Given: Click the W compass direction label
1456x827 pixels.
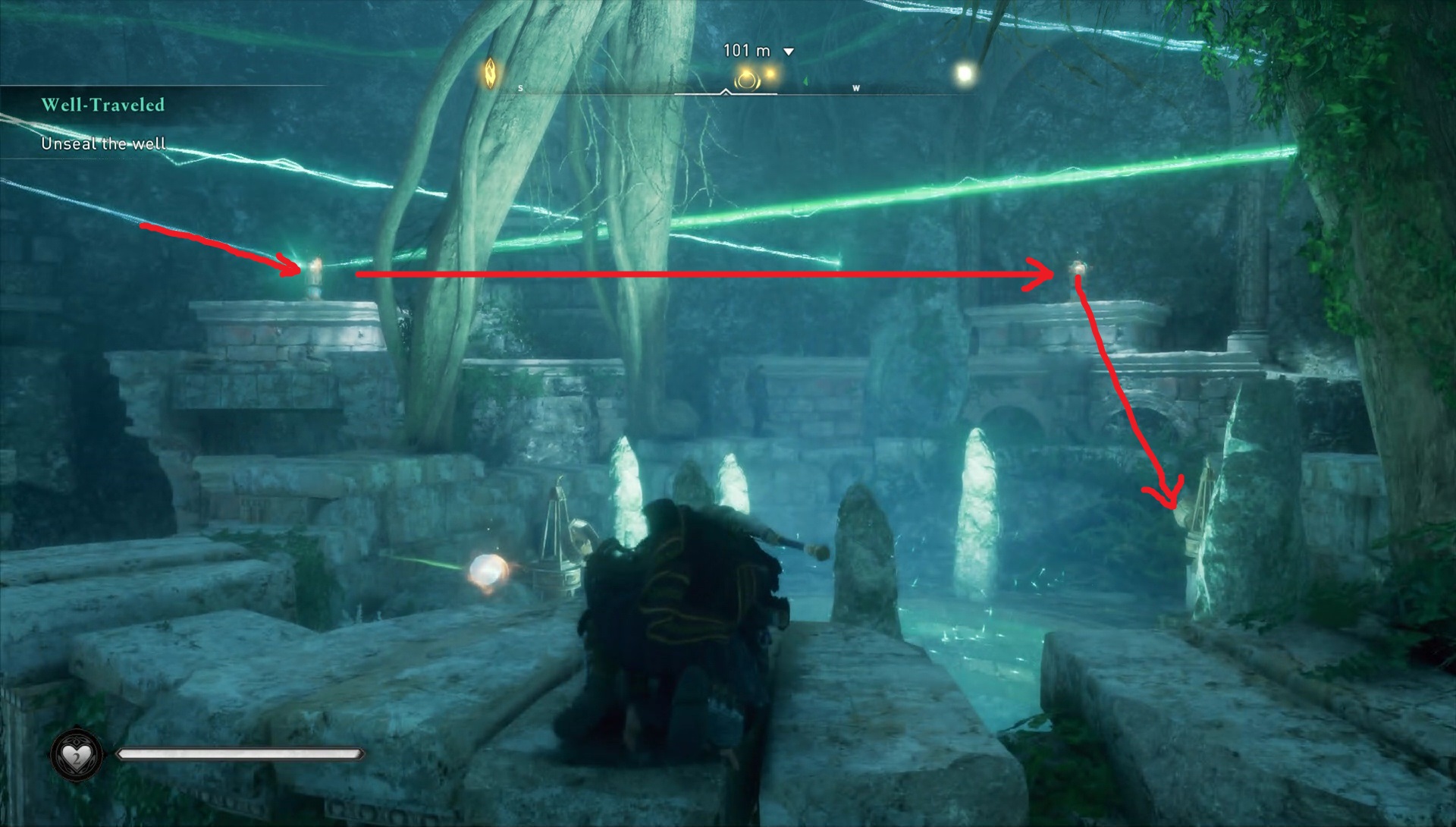Looking at the screenshot, I should coord(855,86).
